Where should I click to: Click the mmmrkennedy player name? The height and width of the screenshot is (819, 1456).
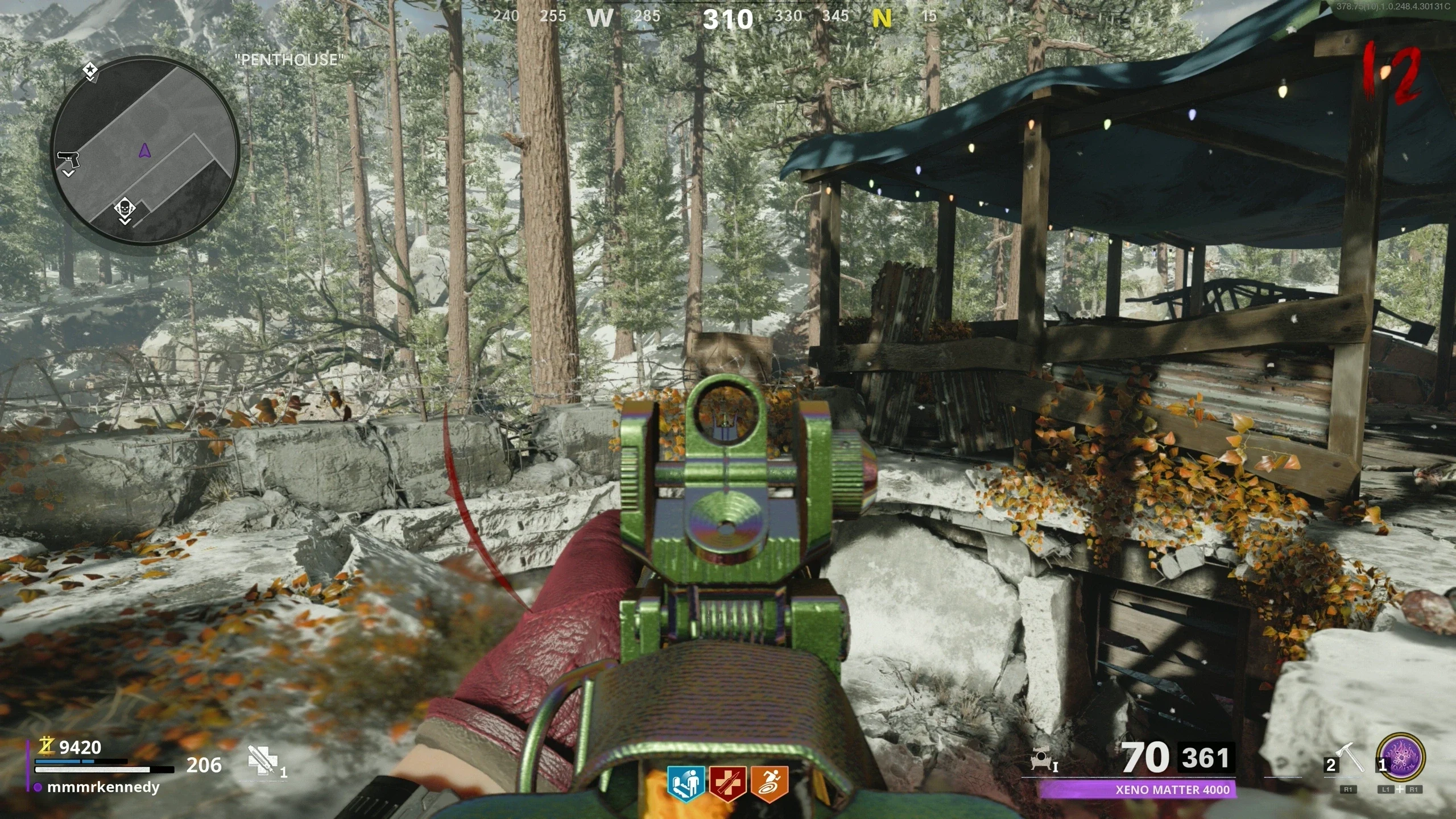[x=103, y=787]
